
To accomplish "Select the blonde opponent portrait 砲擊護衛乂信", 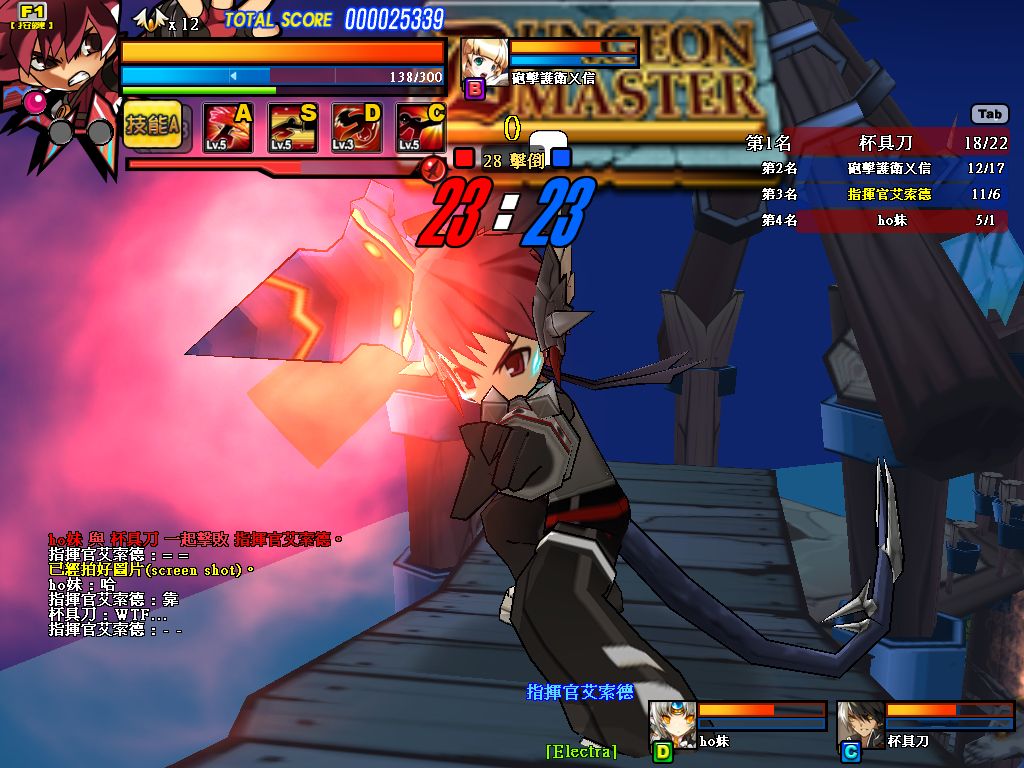I will click(x=484, y=62).
